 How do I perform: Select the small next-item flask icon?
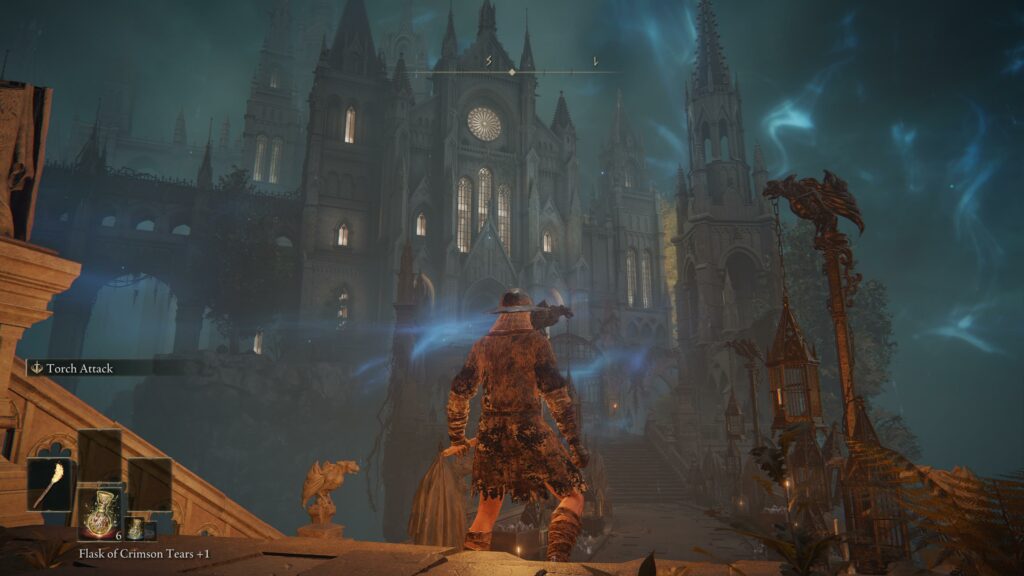[x=134, y=529]
